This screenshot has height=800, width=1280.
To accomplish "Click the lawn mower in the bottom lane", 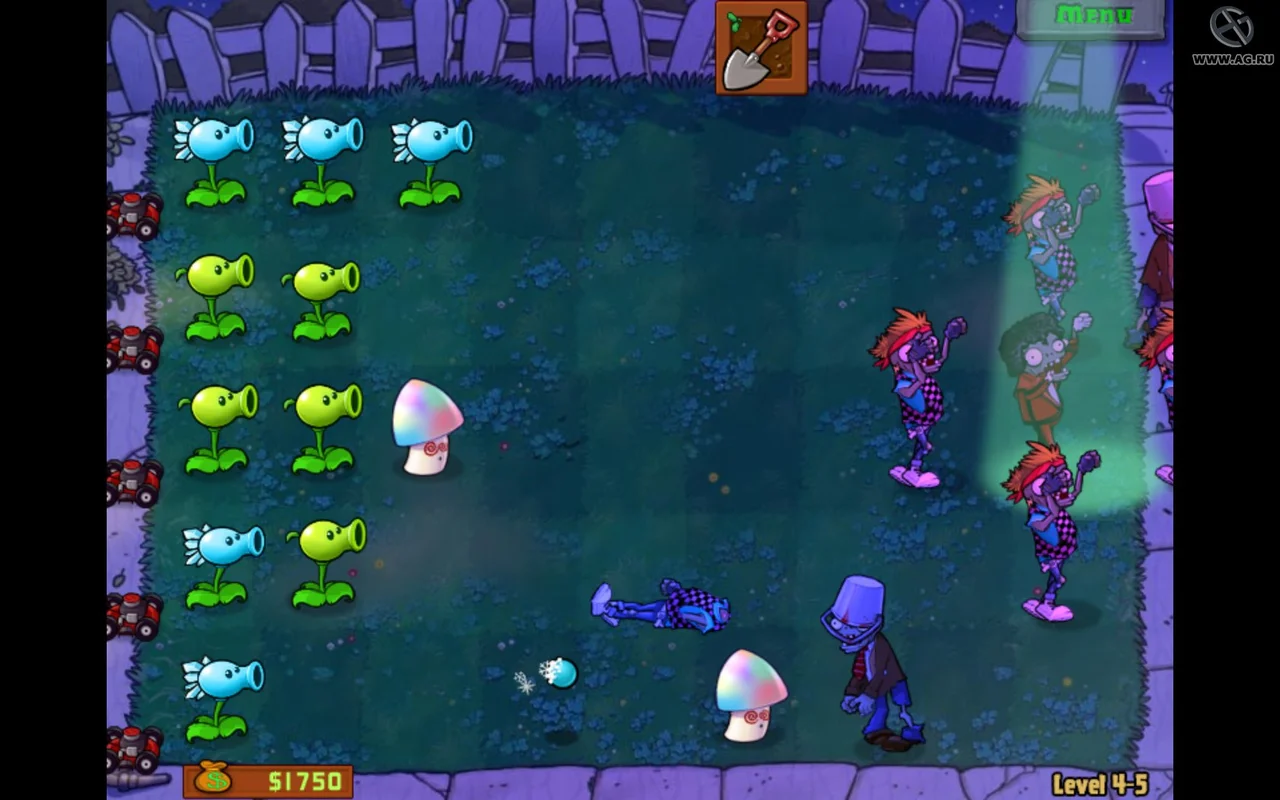I will [x=130, y=745].
